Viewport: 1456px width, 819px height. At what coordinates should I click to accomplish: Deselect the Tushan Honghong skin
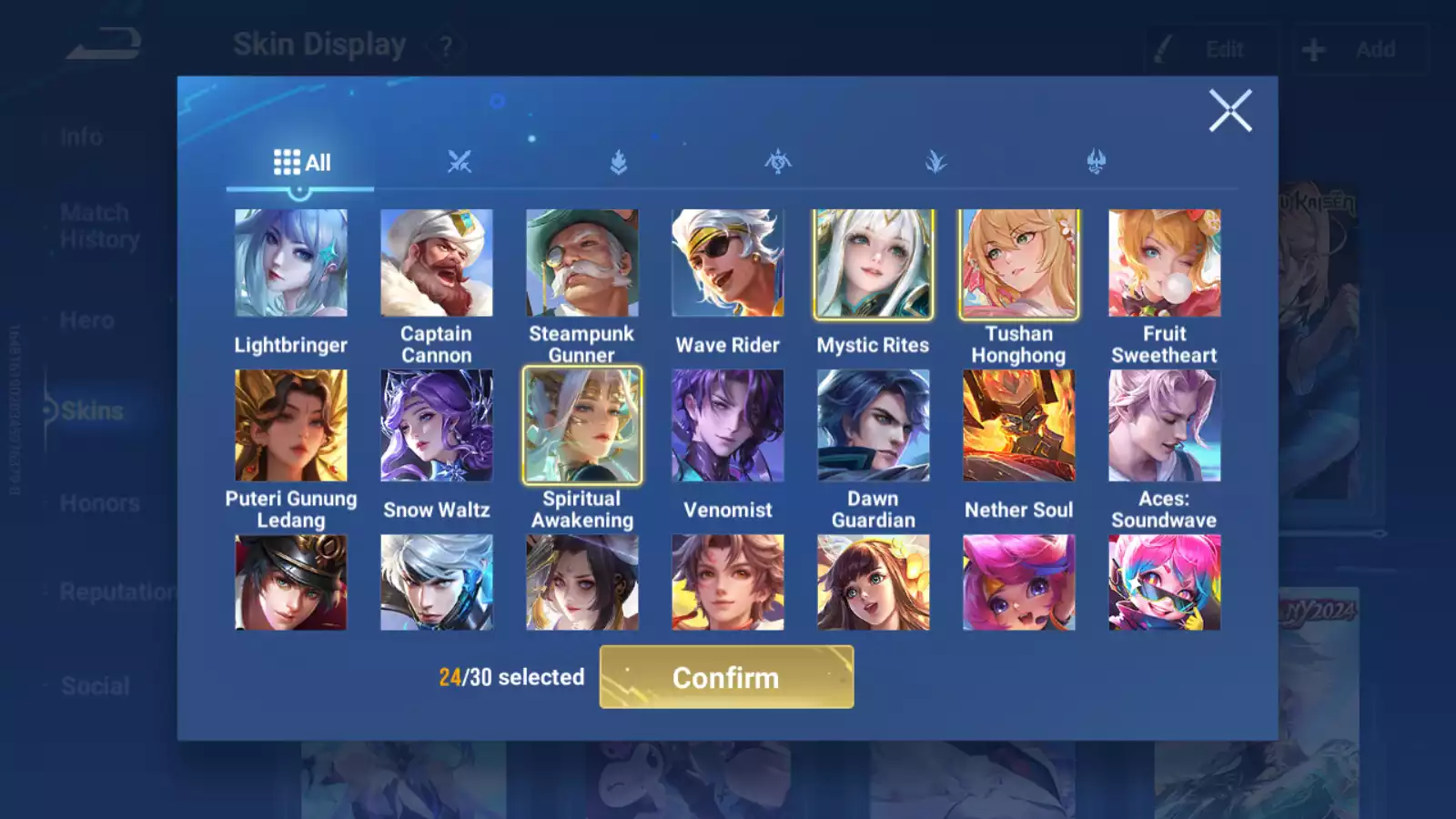point(1018,263)
